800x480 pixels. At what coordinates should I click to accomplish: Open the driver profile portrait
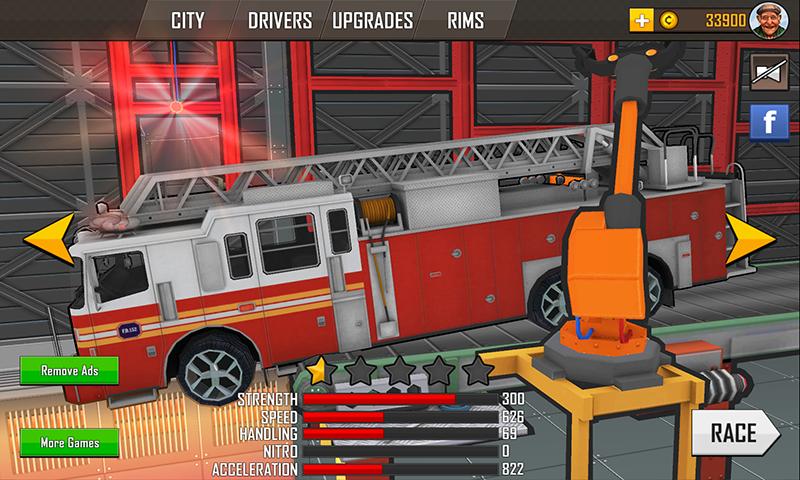[771, 20]
